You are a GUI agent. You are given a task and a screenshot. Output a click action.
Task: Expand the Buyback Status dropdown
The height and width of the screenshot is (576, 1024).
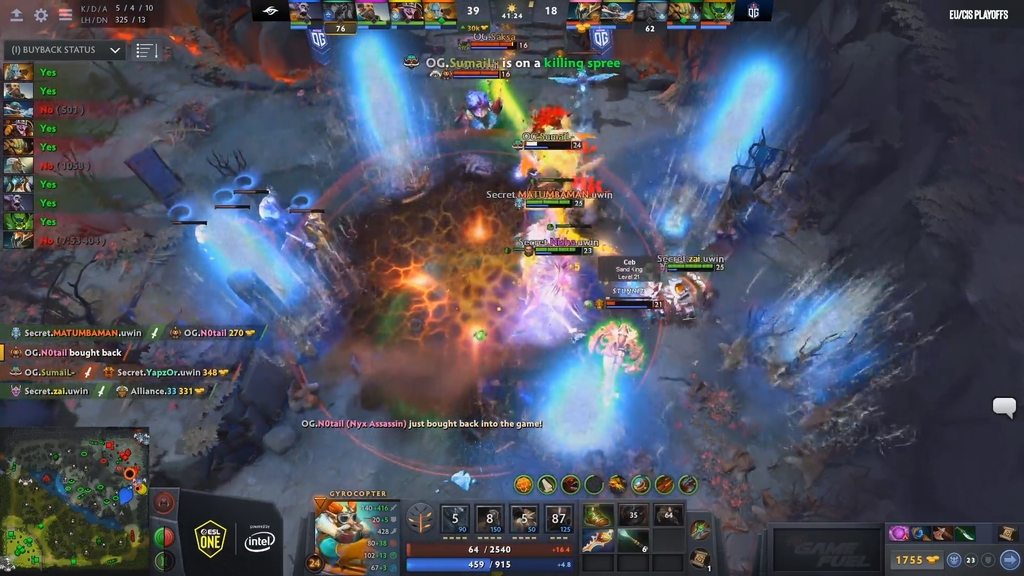pyautogui.click(x=115, y=50)
